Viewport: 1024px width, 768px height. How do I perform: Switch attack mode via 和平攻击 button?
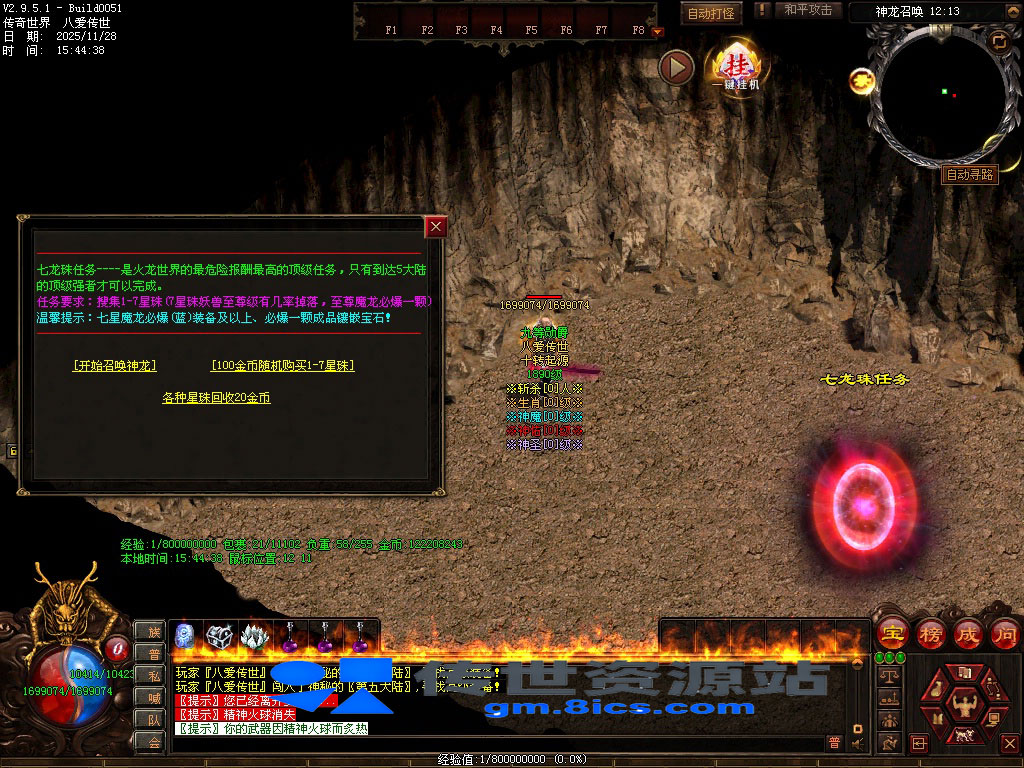(808, 10)
